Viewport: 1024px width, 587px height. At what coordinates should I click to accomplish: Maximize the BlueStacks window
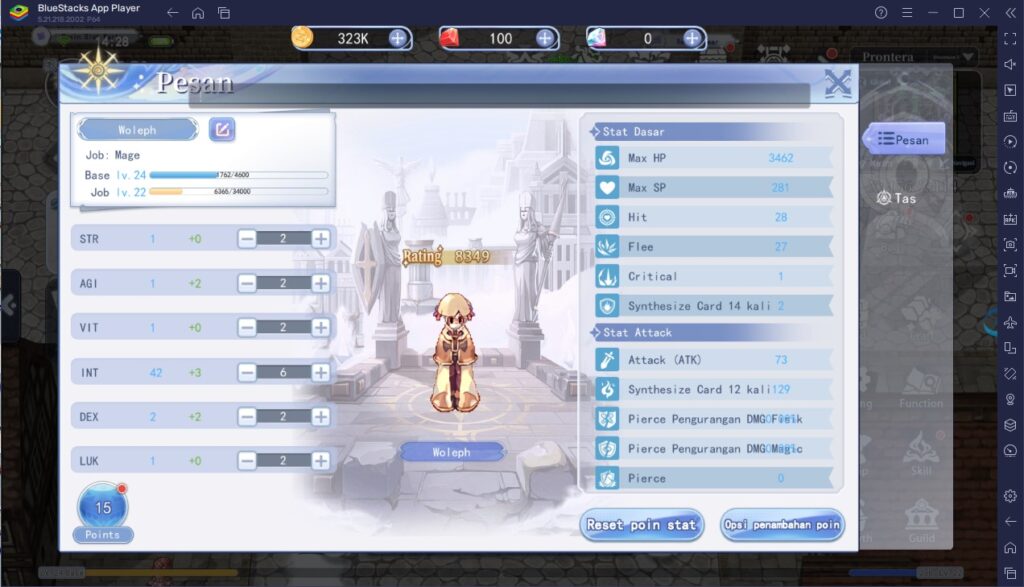point(958,13)
